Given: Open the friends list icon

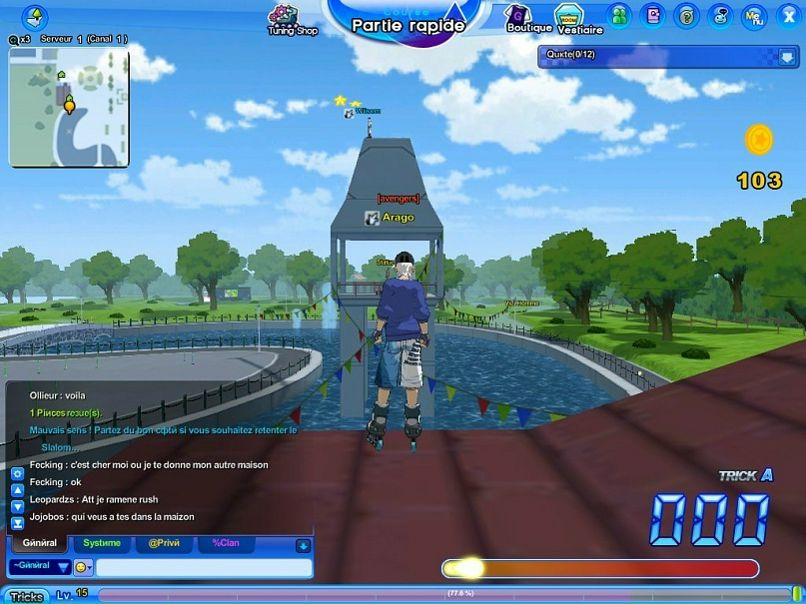Looking at the screenshot, I should click(x=620, y=15).
